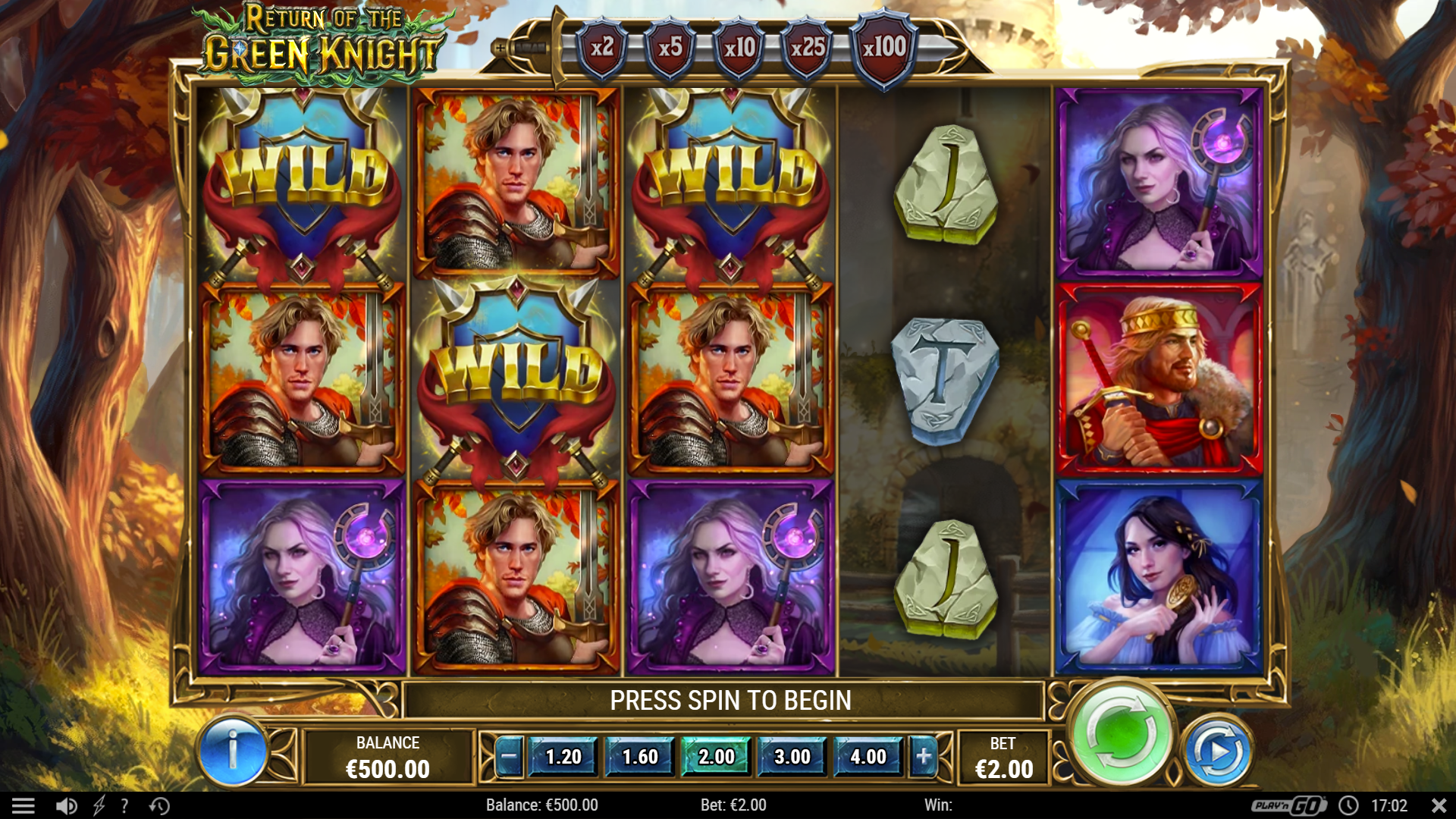Open the hamburger menu
This screenshot has height=819, width=1456.
[x=24, y=805]
